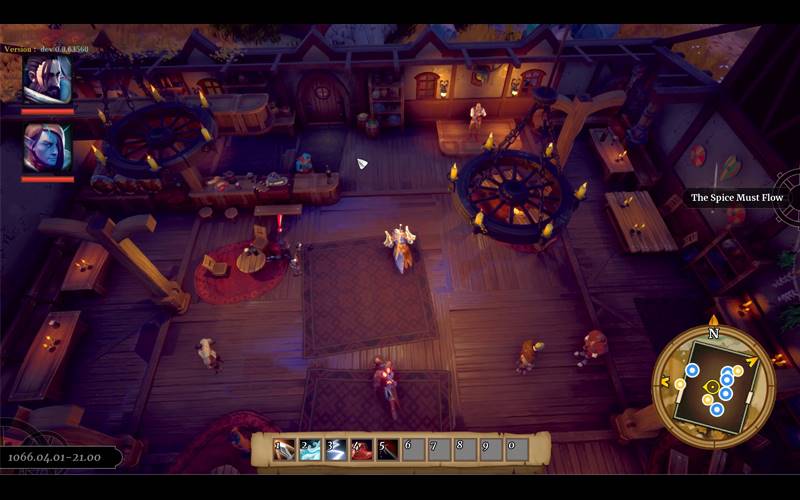
Task: Select the blue-skinned elf party portrait
Action: tap(47, 148)
